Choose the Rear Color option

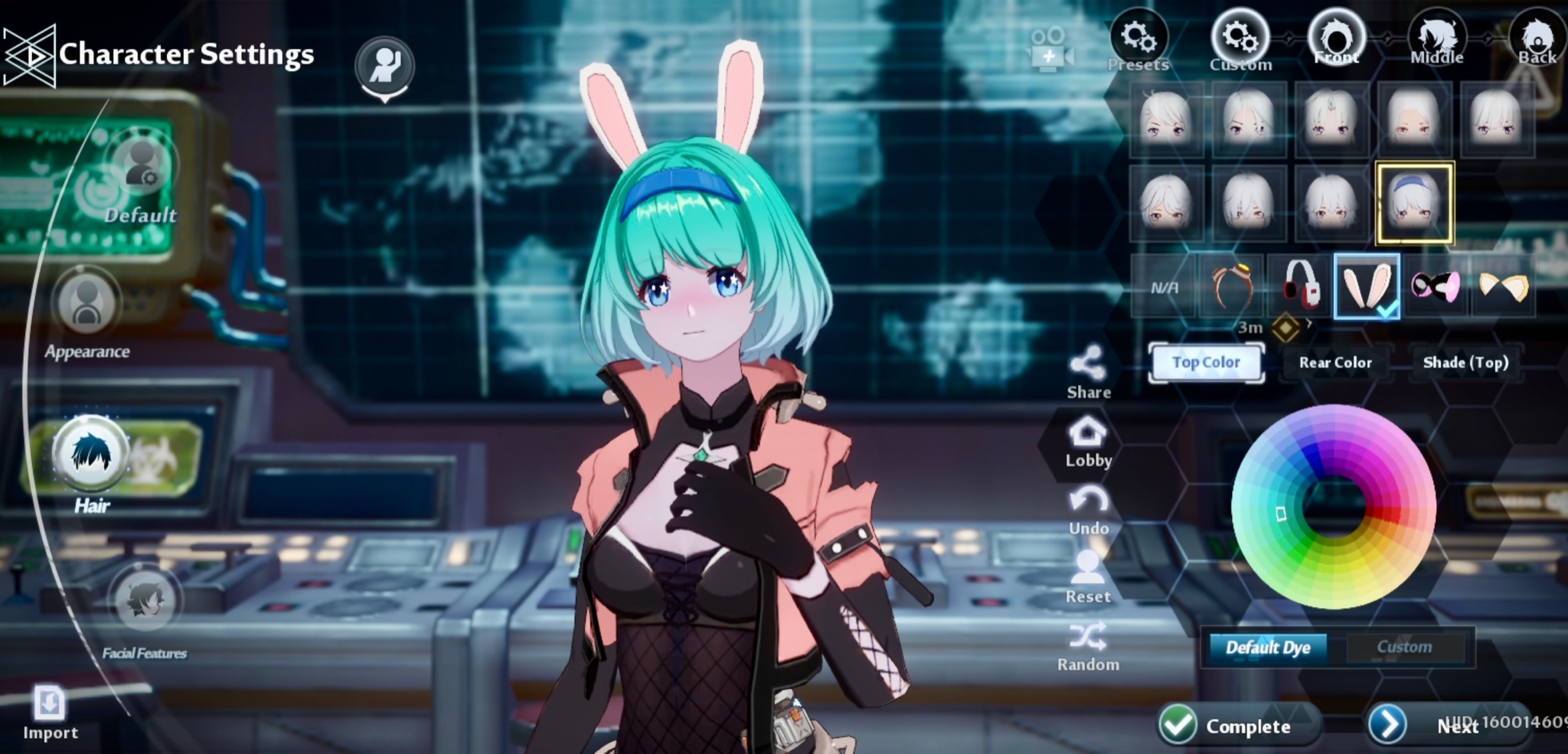1335,362
